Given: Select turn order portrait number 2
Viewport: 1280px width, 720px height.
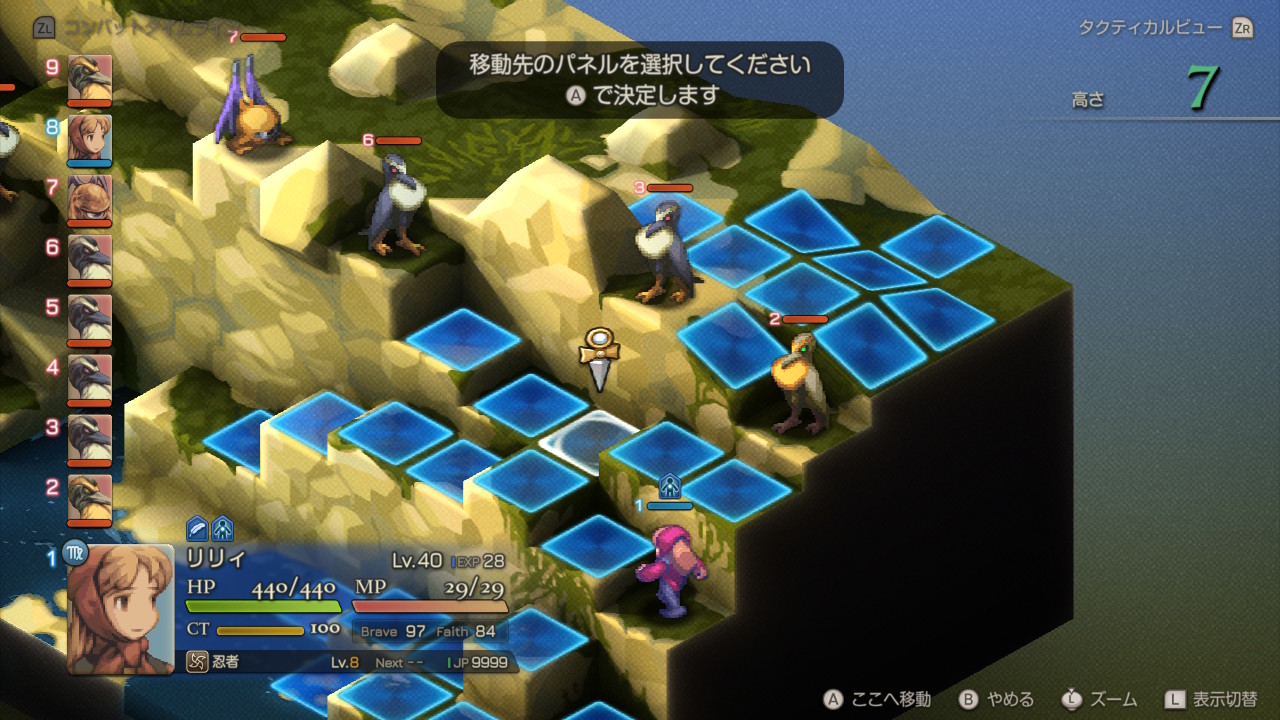Looking at the screenshot, I should (x=90, y=499).
